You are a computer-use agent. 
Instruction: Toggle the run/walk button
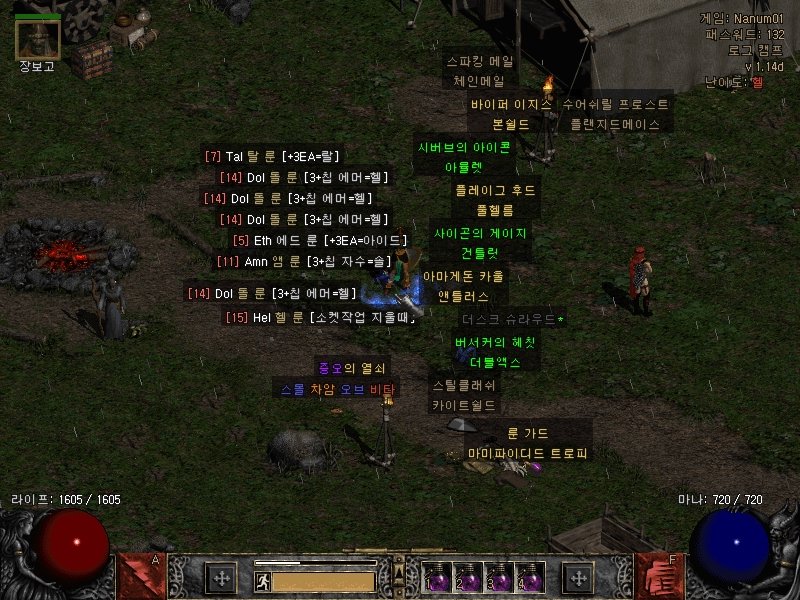261,581
